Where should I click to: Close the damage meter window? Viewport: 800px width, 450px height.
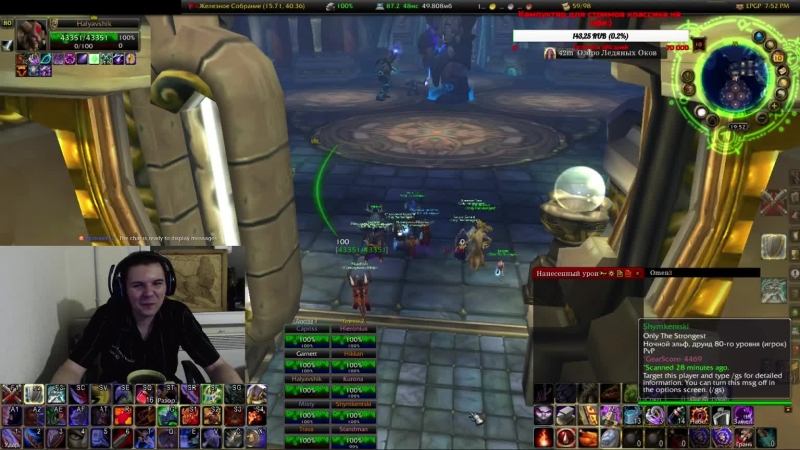[635, 272]
